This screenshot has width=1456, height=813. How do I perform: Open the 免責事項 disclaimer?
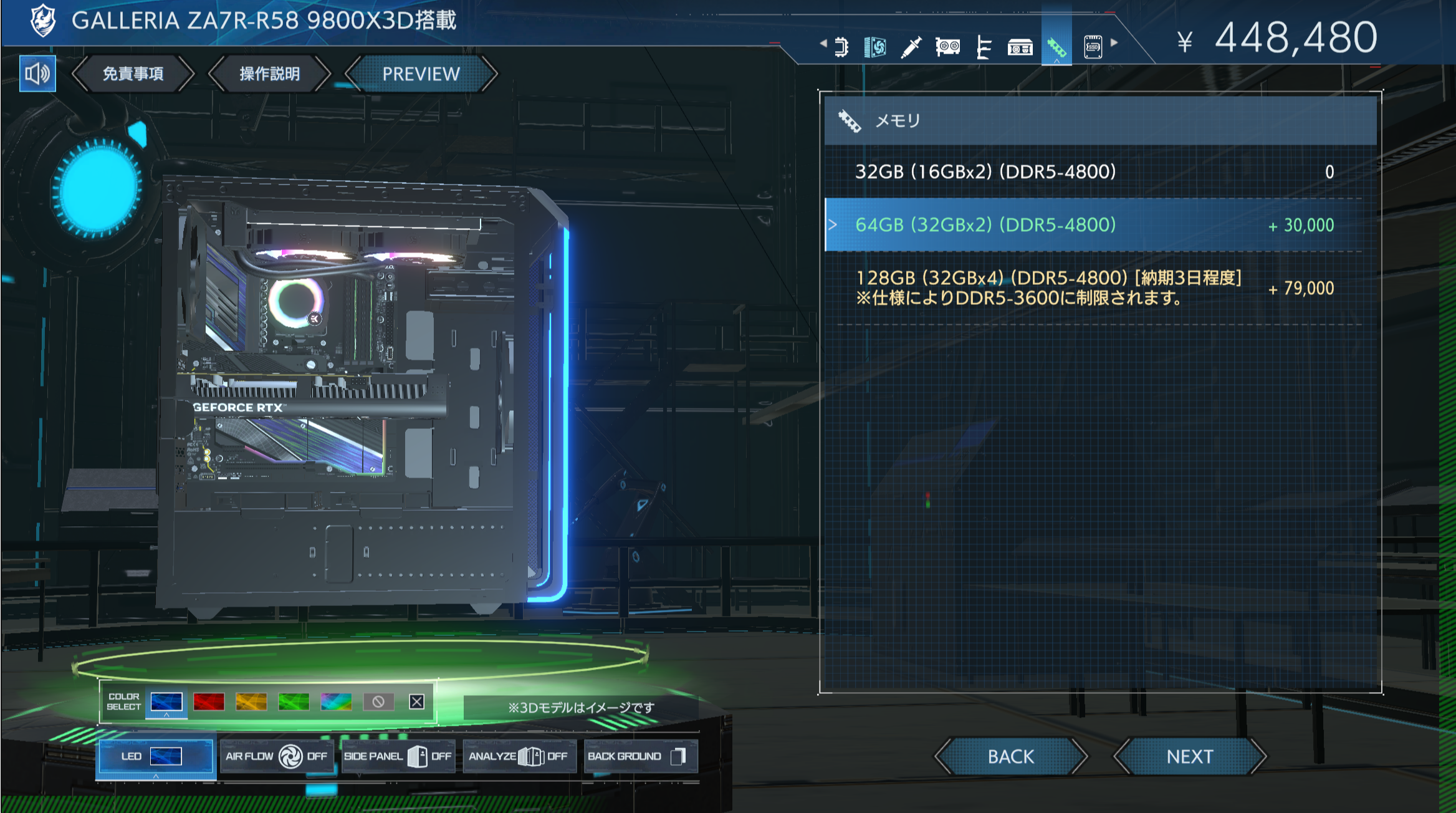click(133, 74)
